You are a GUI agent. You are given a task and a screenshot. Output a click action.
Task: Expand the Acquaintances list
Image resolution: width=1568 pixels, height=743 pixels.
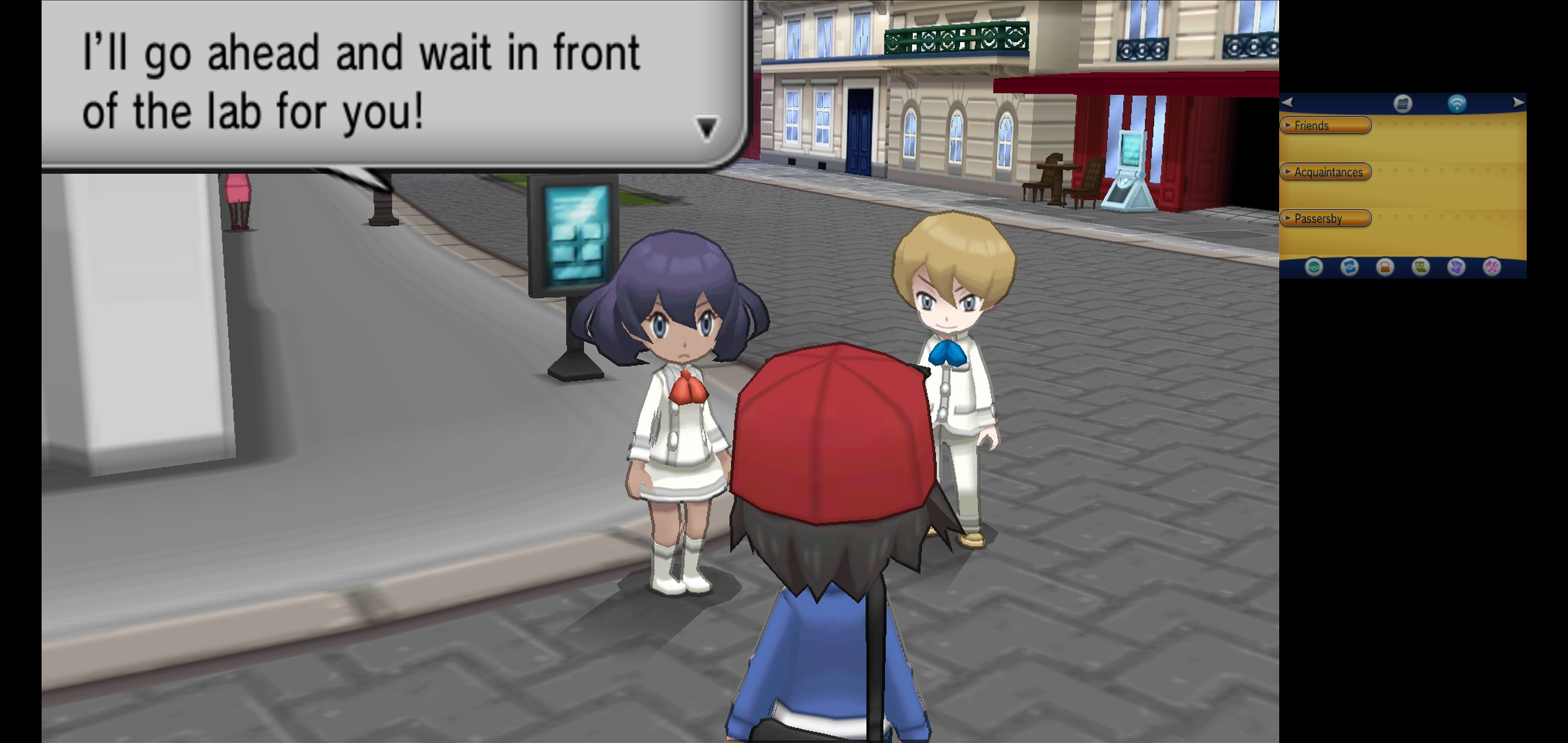(x=1325, y=172)
